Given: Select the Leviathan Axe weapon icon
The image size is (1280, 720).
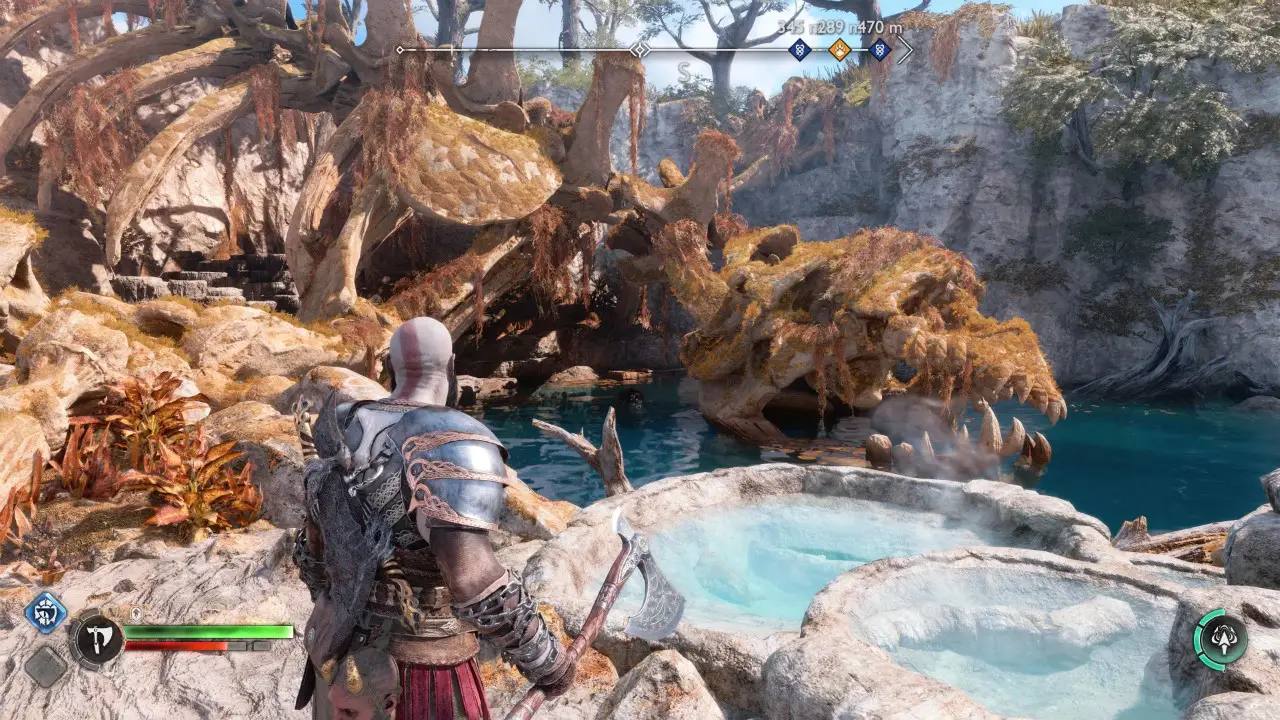Looking at the screenshot, I should (99, 639).
